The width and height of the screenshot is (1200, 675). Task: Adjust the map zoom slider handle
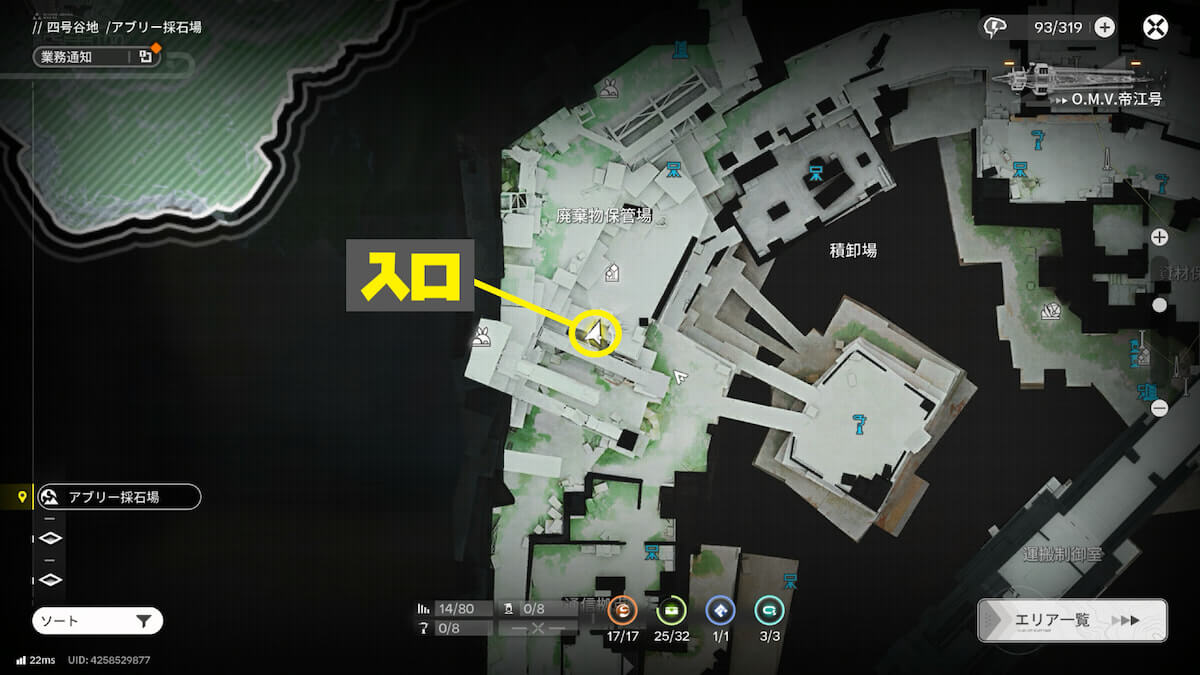coord(1159,305)
